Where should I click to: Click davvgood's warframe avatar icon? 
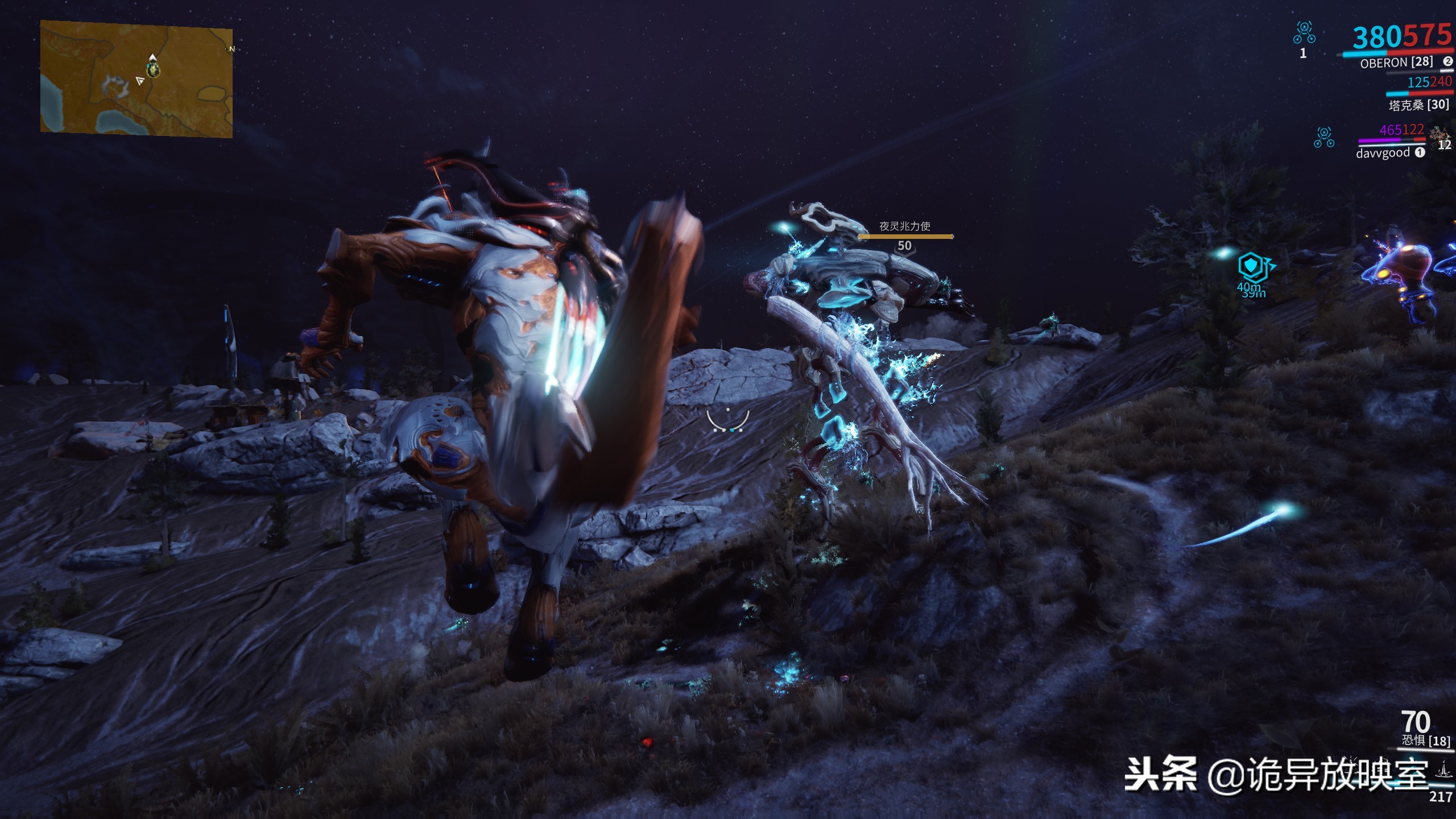pos(1441,136)
